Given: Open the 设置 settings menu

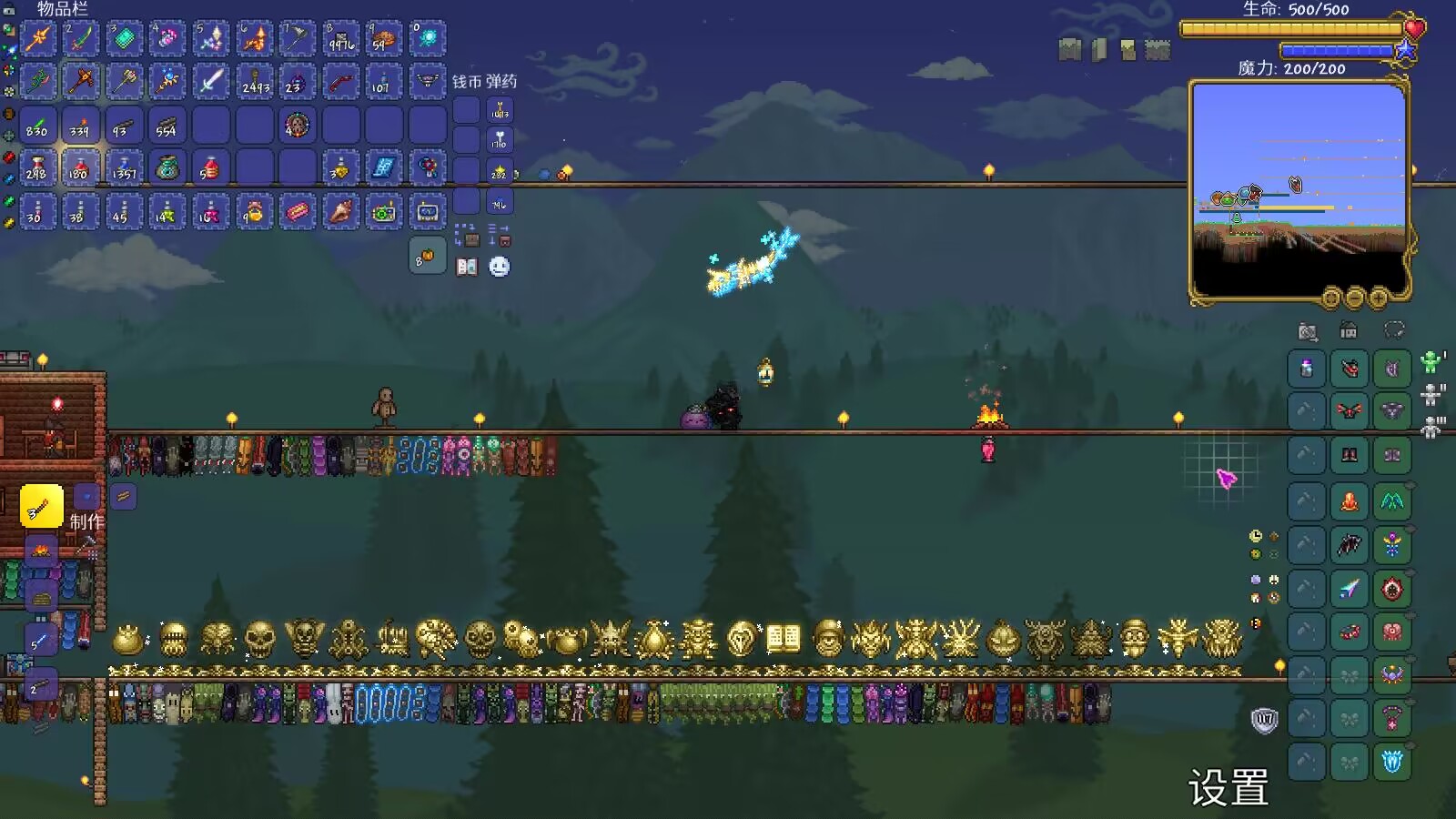Looking at the screenshot, I should 1228,788.
